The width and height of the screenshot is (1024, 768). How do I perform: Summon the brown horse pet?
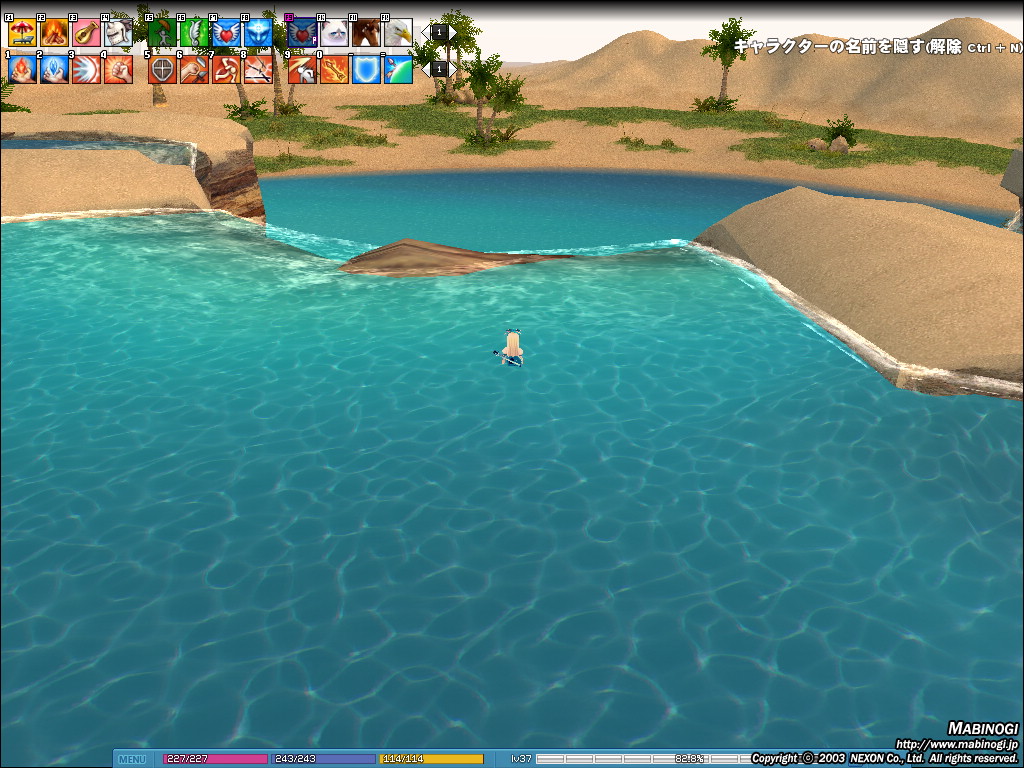(x=366, y=33)
